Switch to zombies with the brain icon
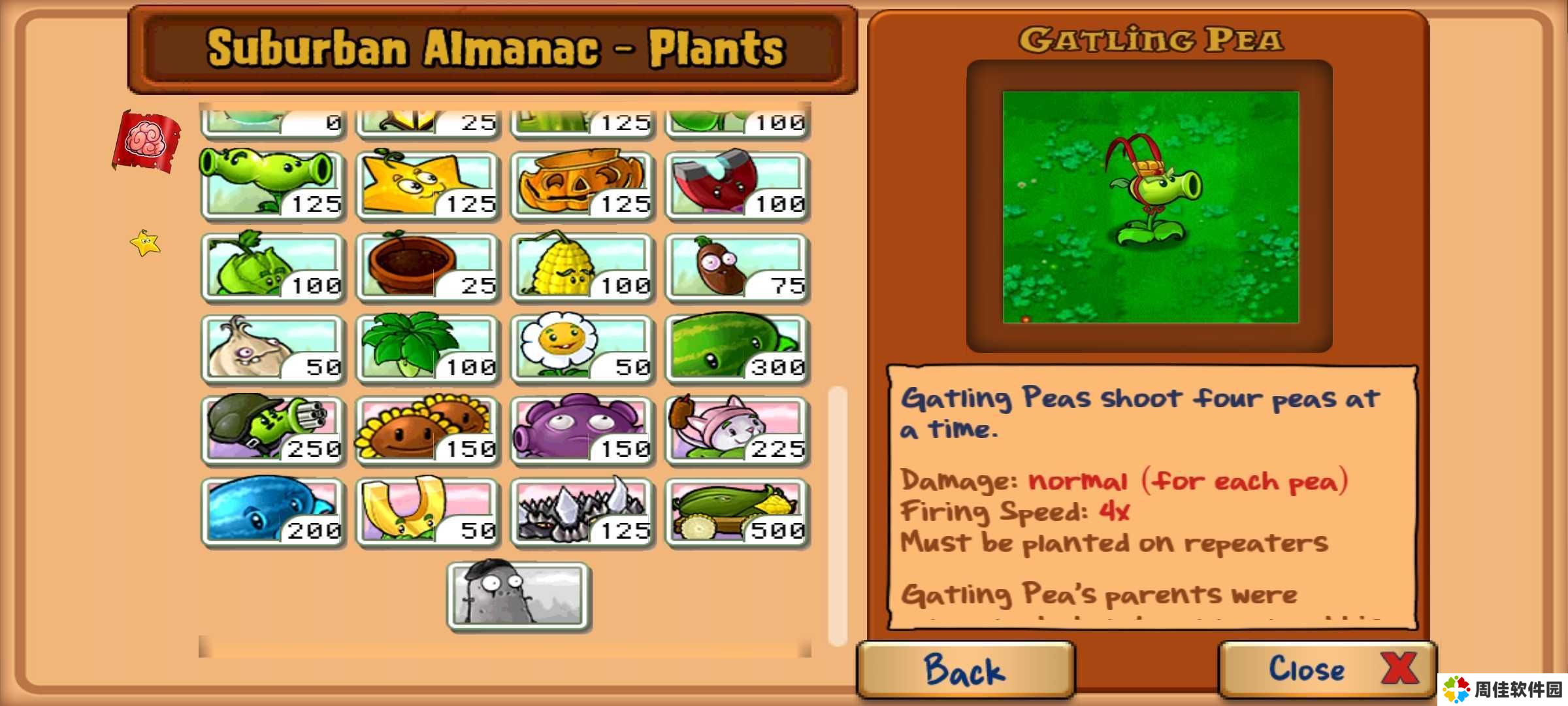Screen dimensions: 1568x706 click(x=146, y=141)
